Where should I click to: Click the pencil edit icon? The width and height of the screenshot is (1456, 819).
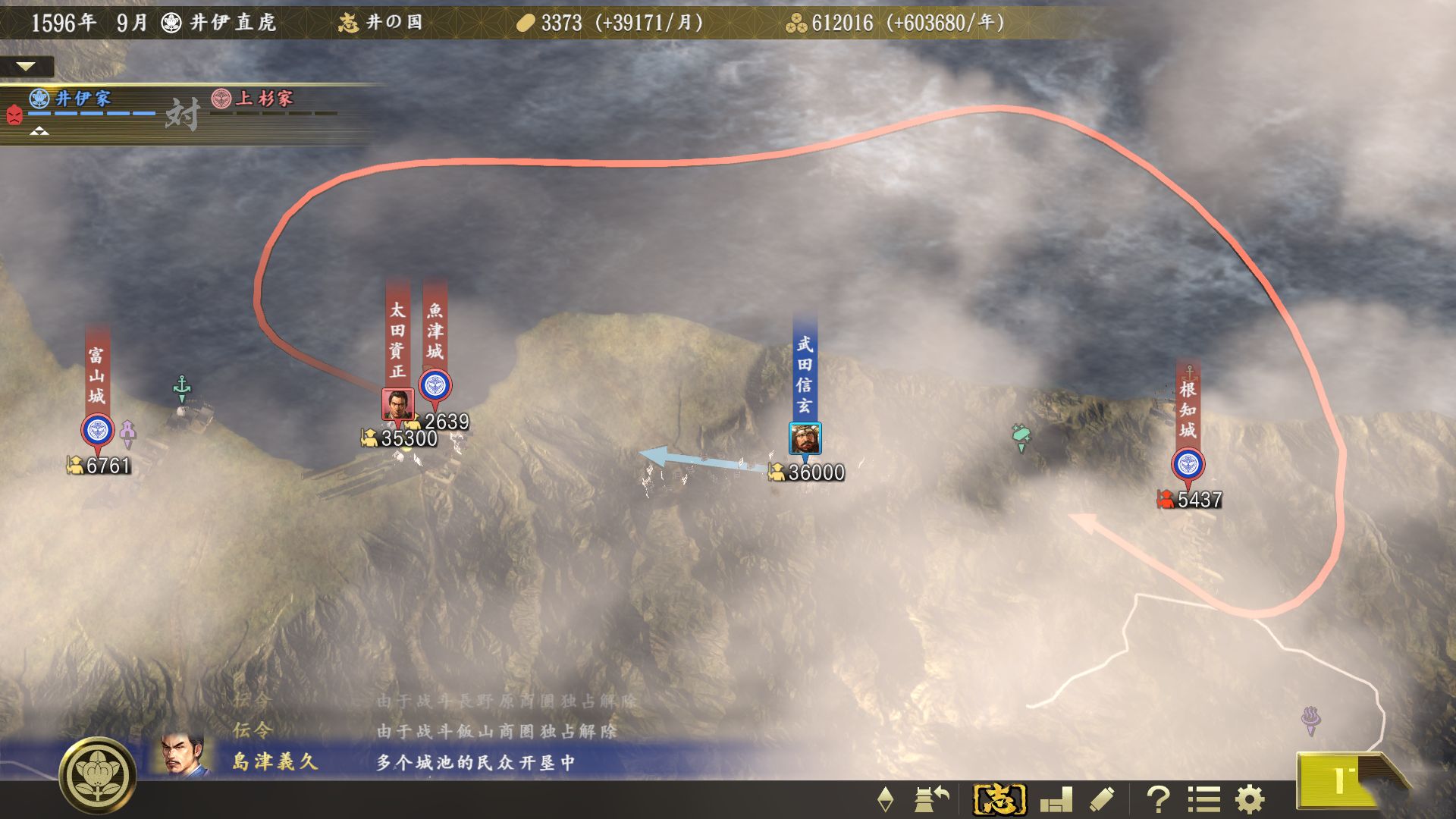pyautogui.click(x=1102, y=799)
